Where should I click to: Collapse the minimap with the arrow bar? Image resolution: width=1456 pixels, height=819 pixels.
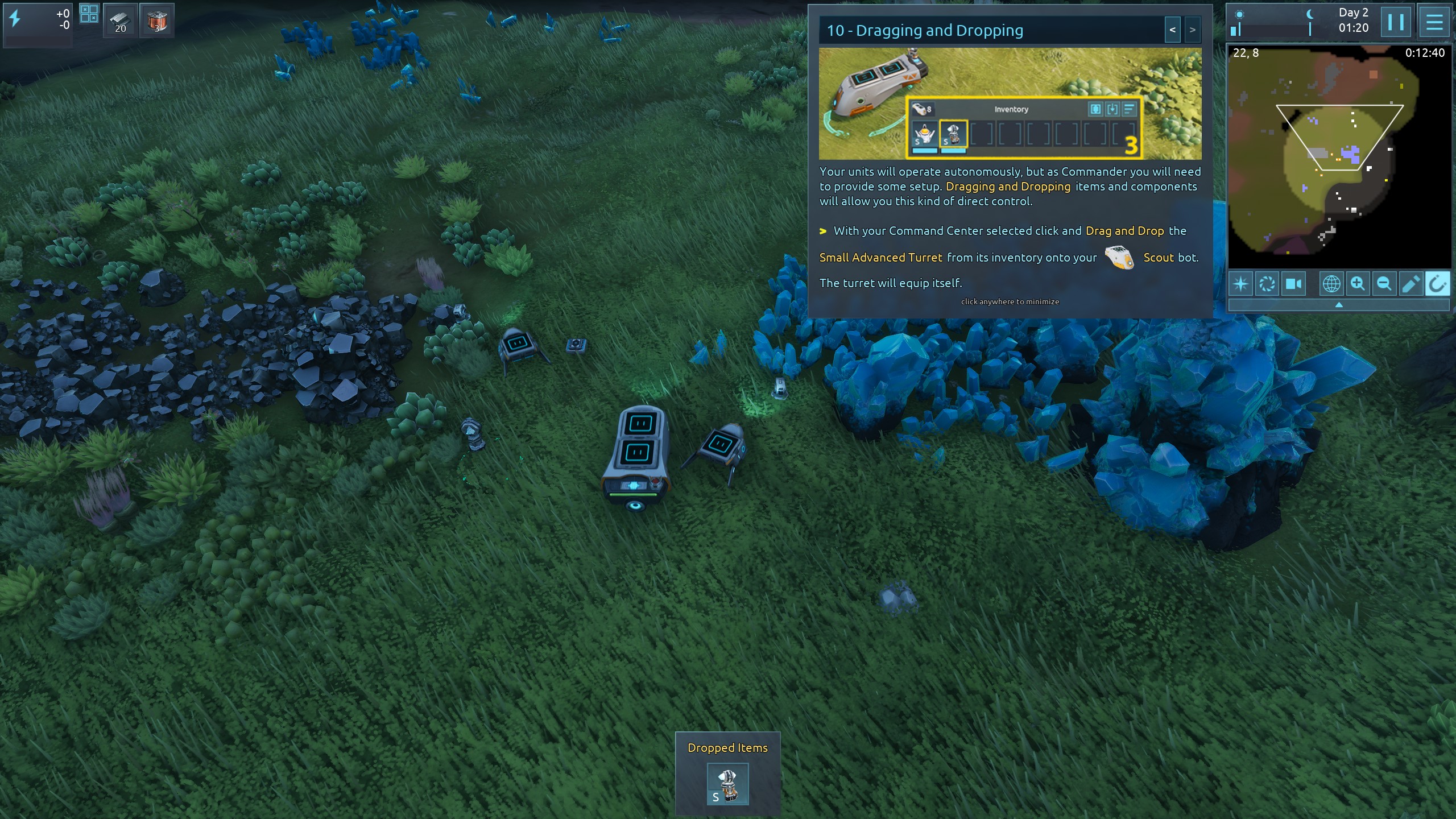(x=1338, y=305)
